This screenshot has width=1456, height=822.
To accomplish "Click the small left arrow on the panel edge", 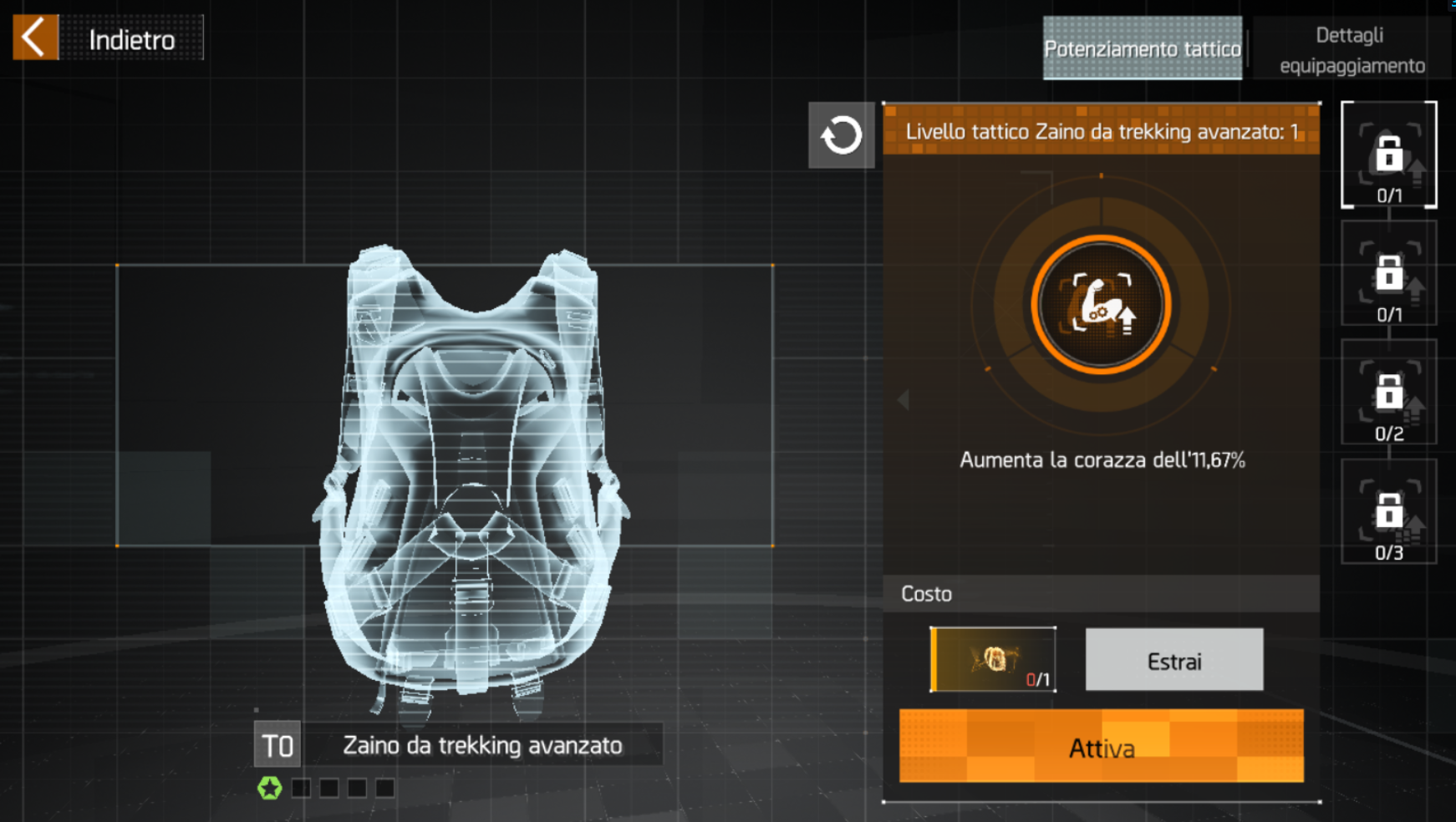I will coord(904,400).
